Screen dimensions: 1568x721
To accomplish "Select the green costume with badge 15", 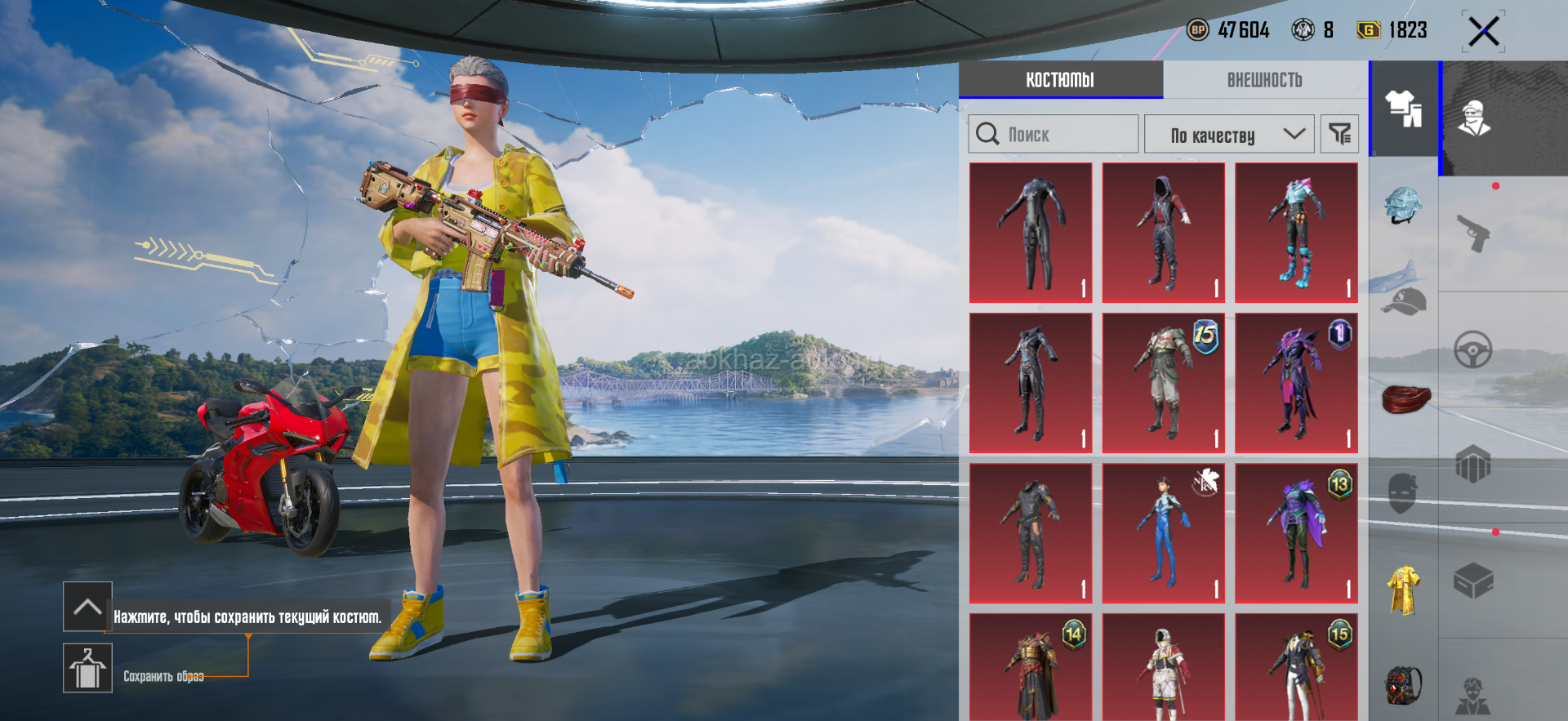I will click(1163, 383).
